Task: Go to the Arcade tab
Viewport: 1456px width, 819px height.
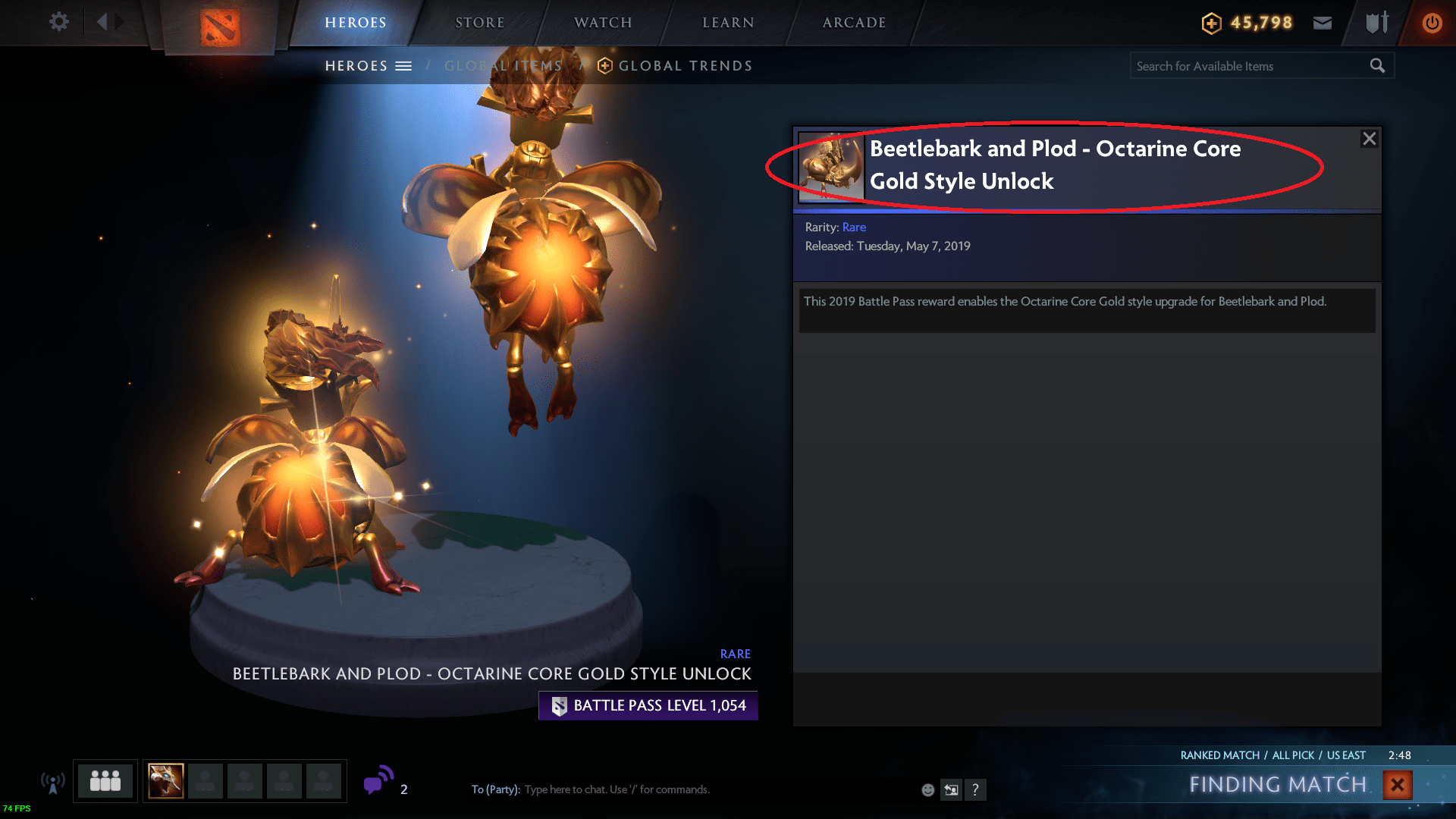Action: (x=854, y=23)
